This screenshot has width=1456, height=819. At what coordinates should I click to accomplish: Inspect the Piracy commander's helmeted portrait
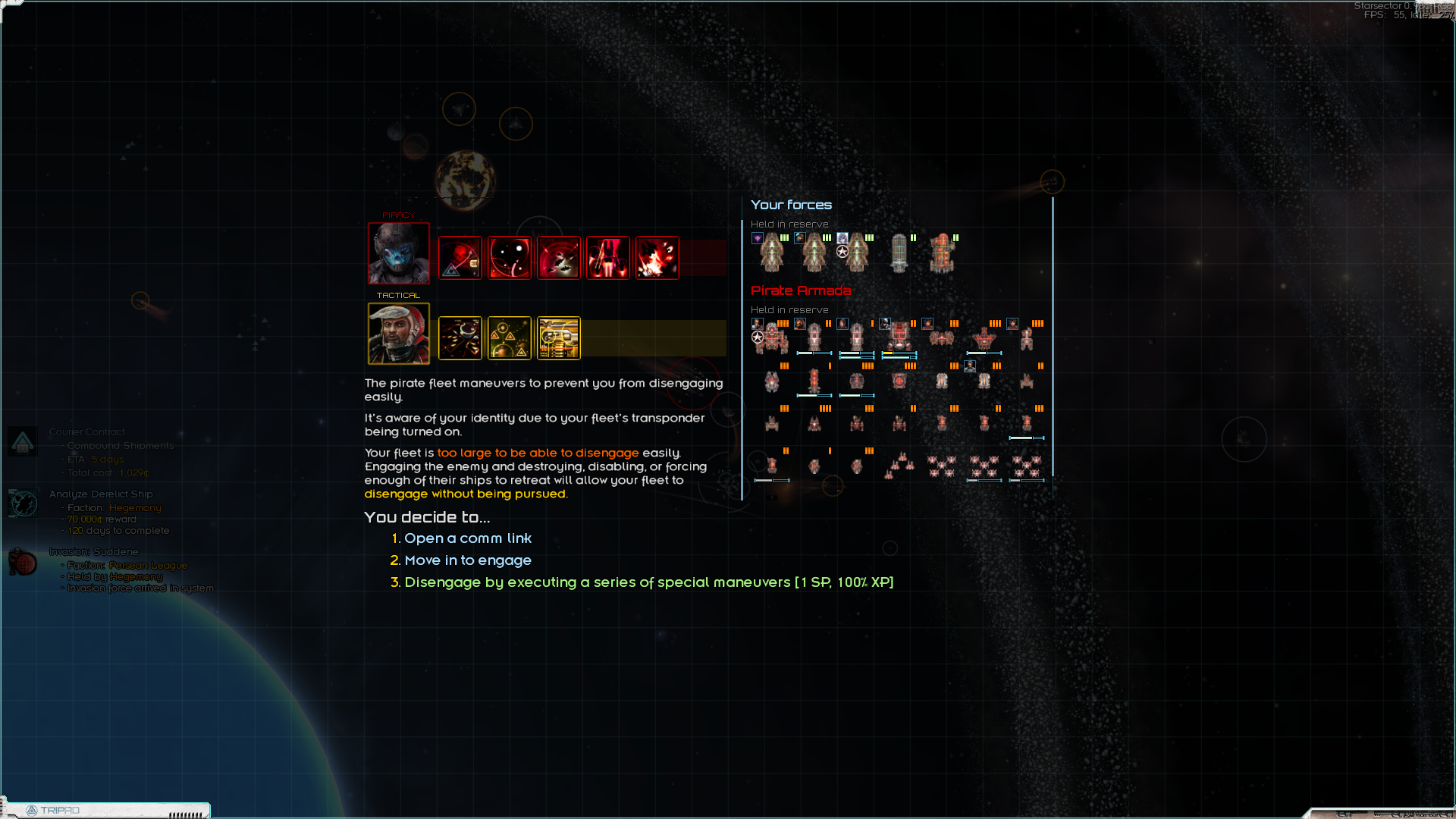[399, 253]
